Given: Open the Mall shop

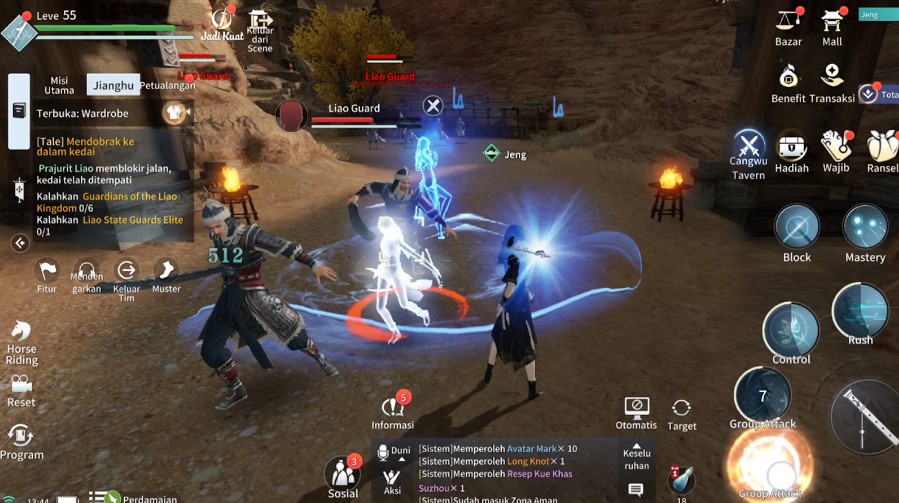Looking at the screenshot, I should [832, 24].
